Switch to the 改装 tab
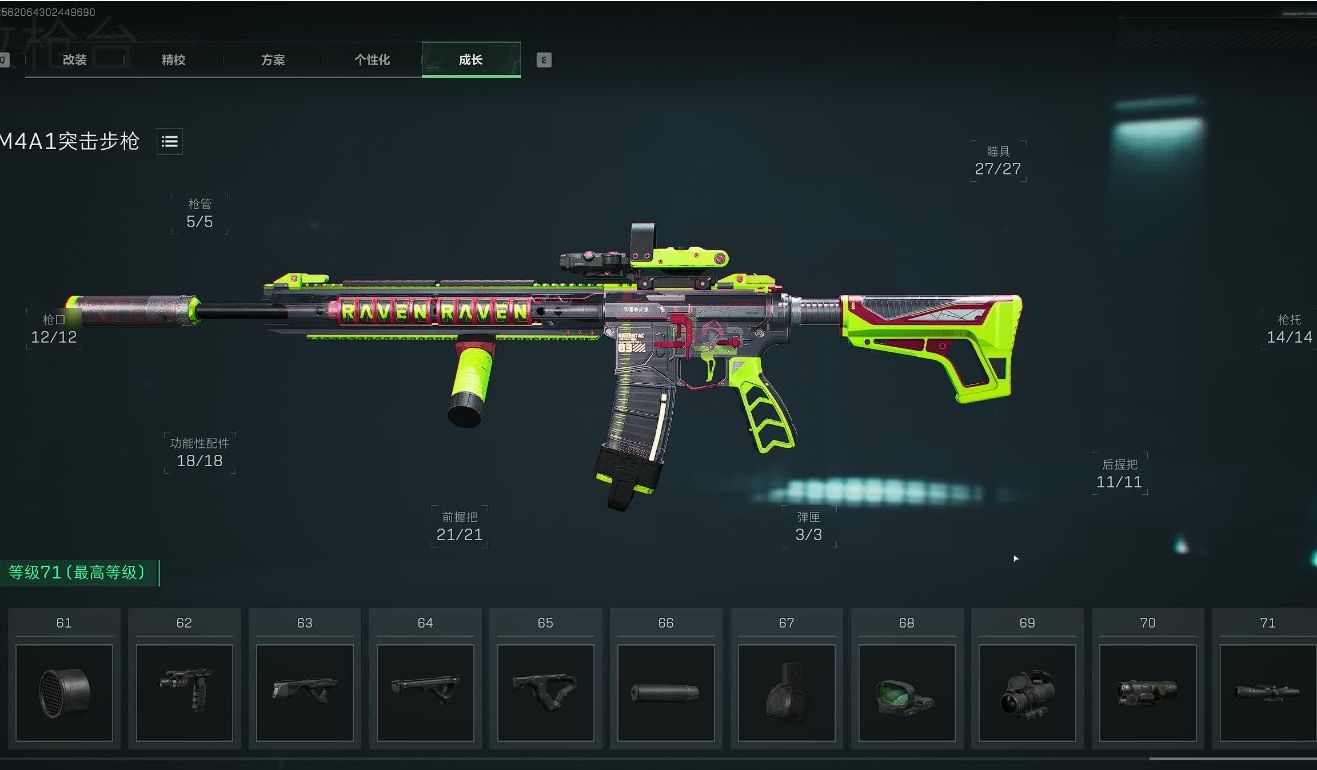 coord(75,60)
